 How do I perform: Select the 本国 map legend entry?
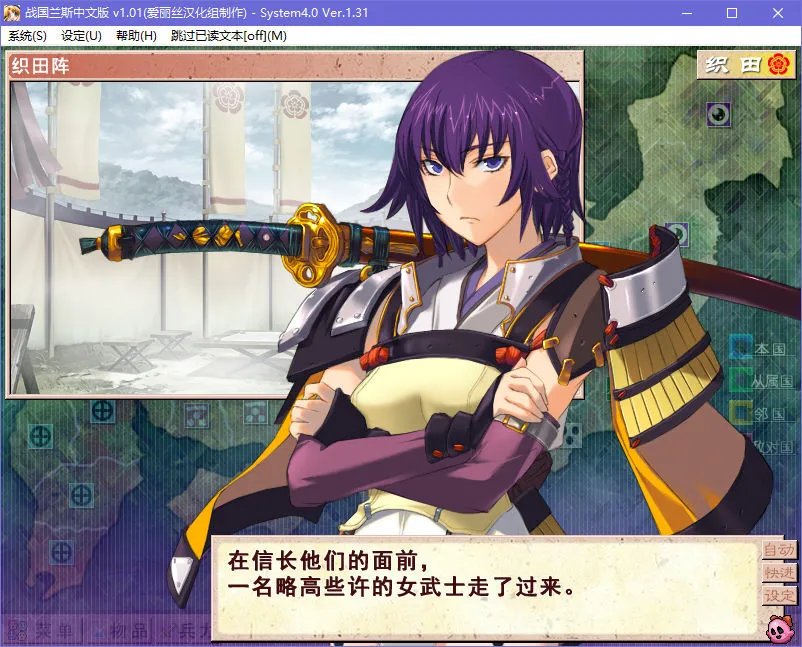(x=761, y=349)
